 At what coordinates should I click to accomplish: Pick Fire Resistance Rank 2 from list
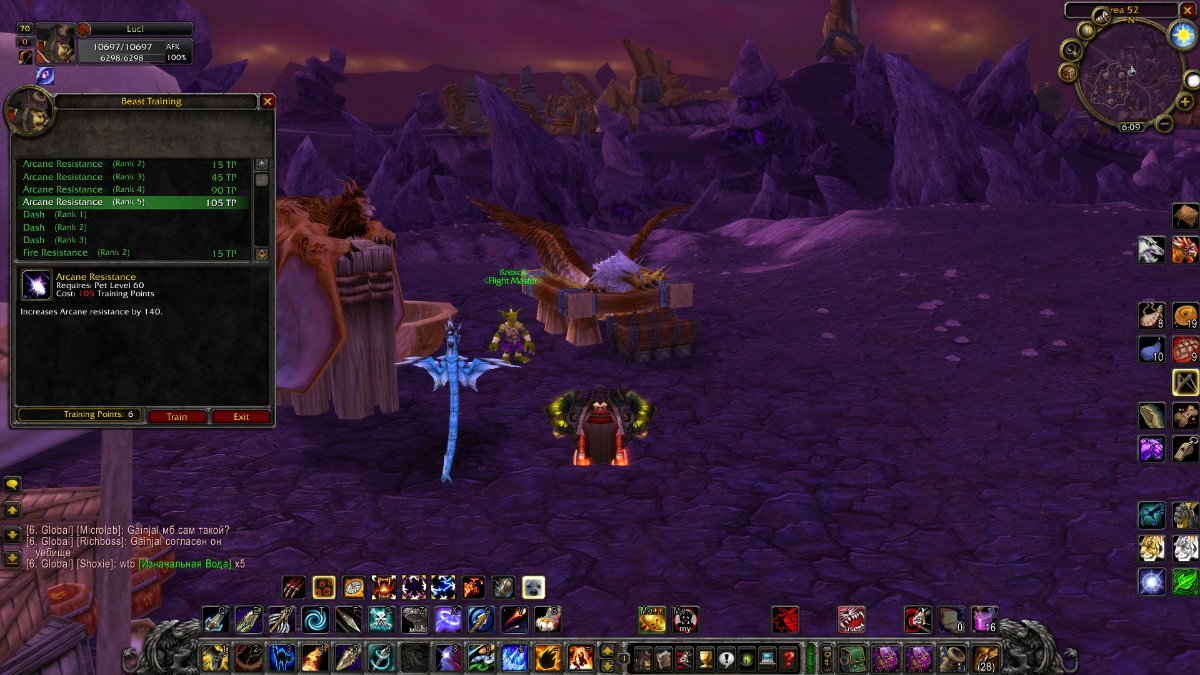click(x=130, y=253)
